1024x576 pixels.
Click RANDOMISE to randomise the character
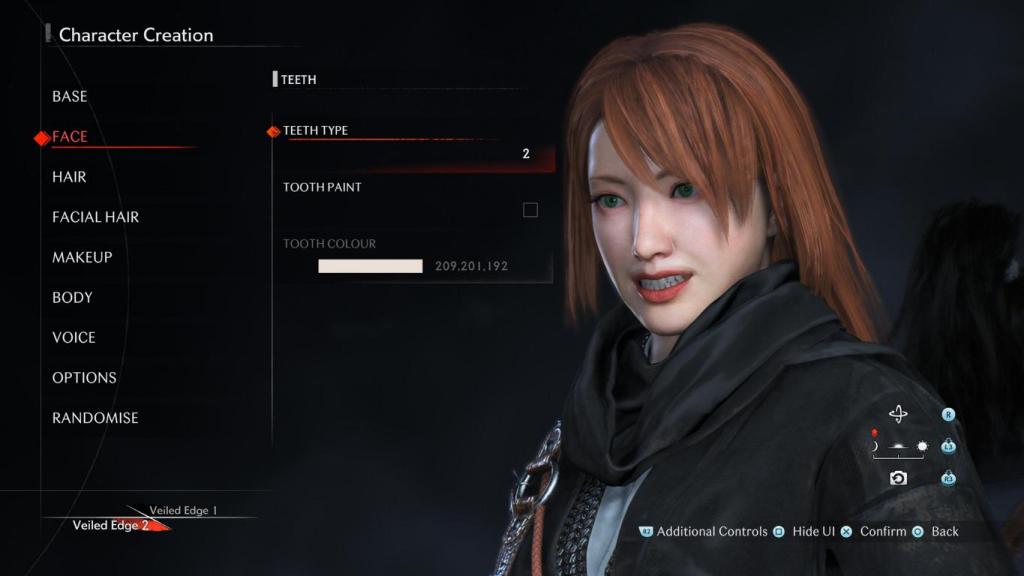tap(95, 418)
